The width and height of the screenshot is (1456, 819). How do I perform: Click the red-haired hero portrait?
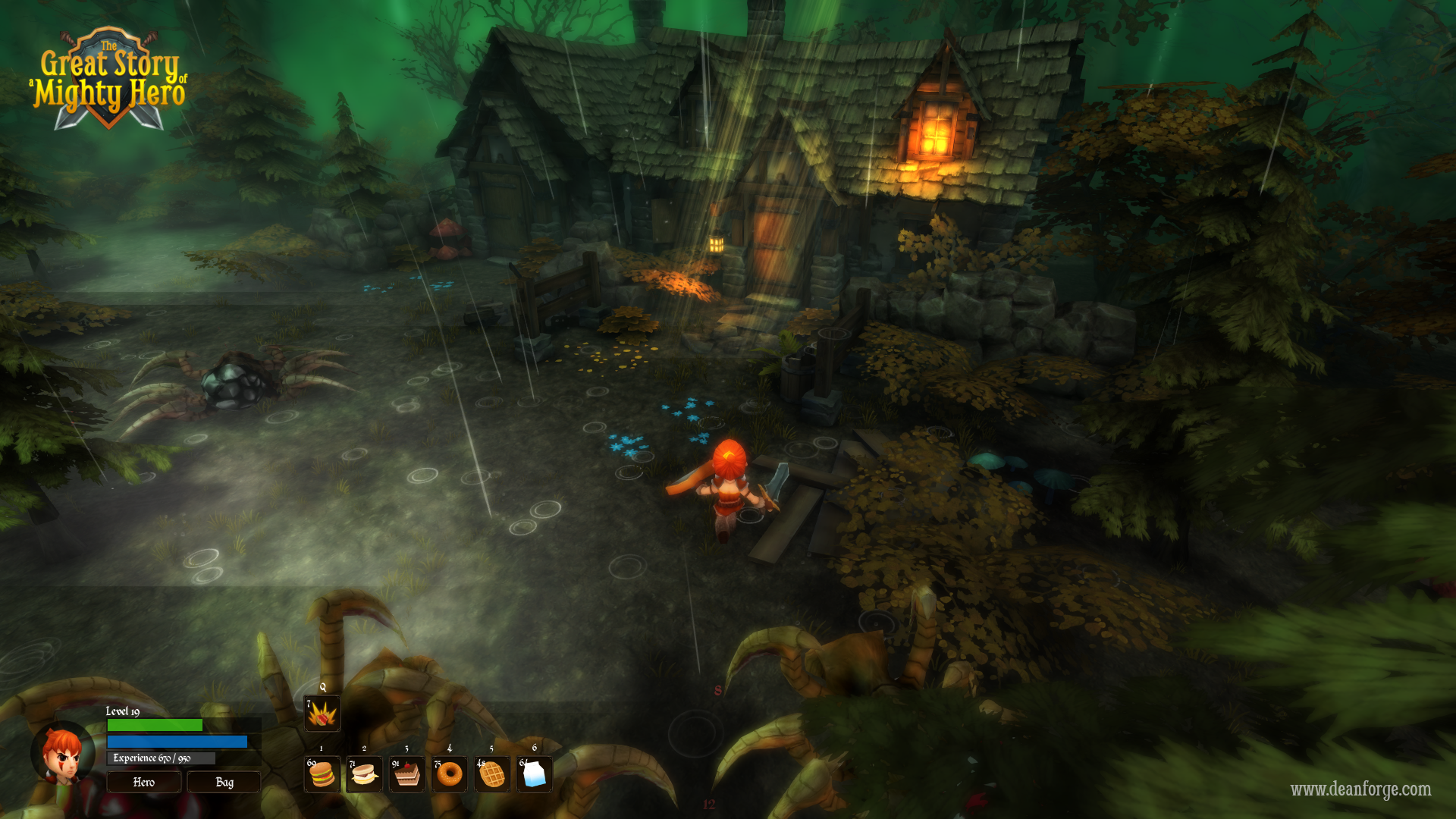(64, 755)
